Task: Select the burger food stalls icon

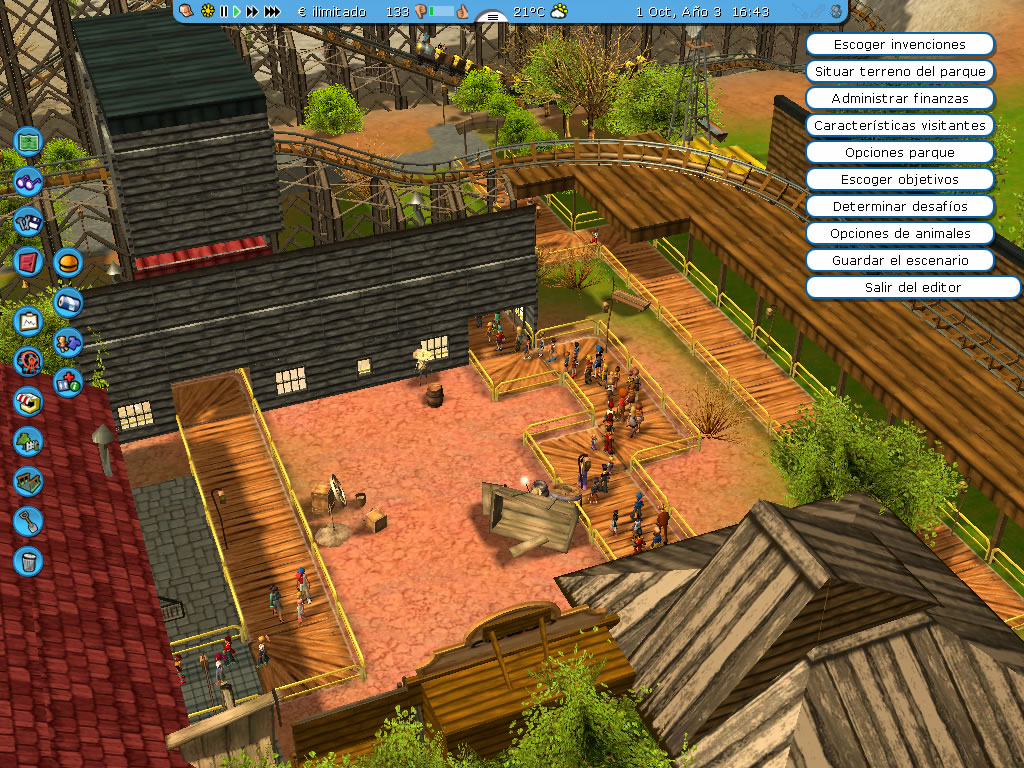Action: coord(68,263)
